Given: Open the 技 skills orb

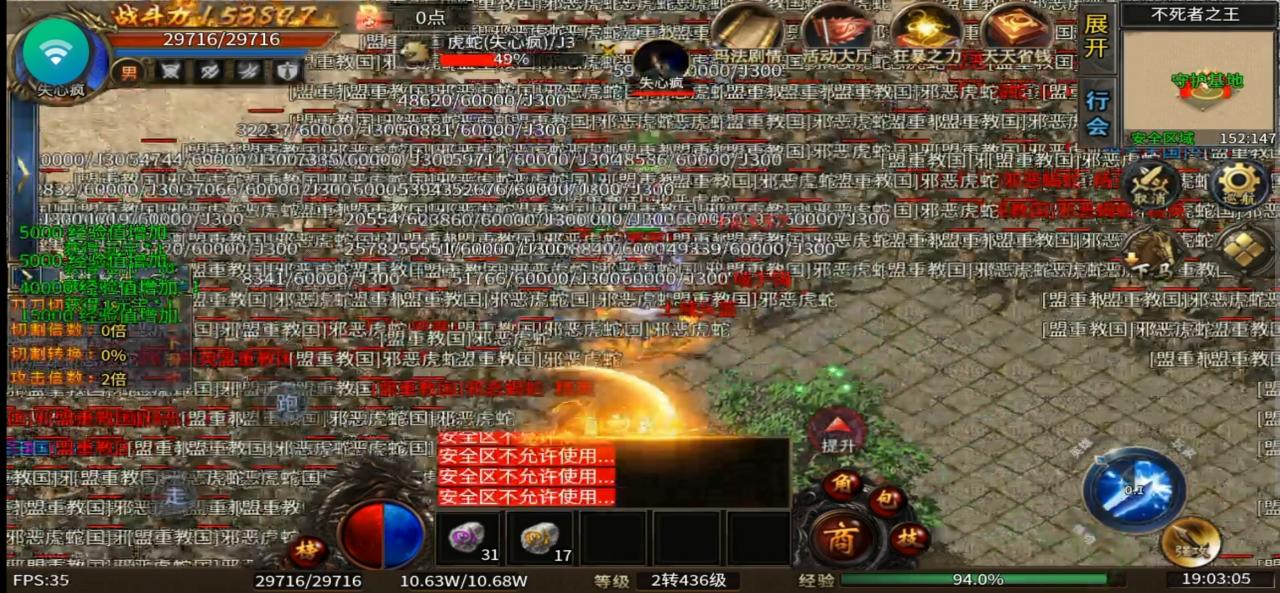Looking at the screenshot, I should coord(908,538).
